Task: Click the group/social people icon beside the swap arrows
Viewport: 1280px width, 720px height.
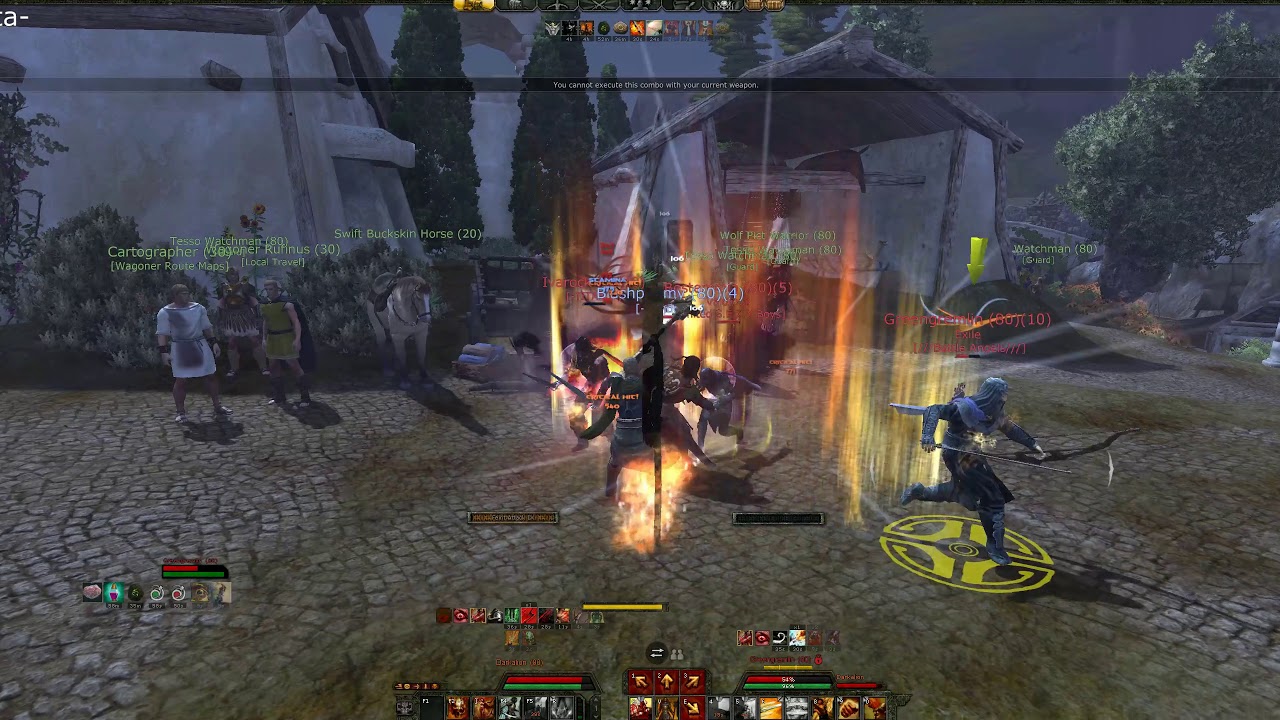Action: click(678, 654)
